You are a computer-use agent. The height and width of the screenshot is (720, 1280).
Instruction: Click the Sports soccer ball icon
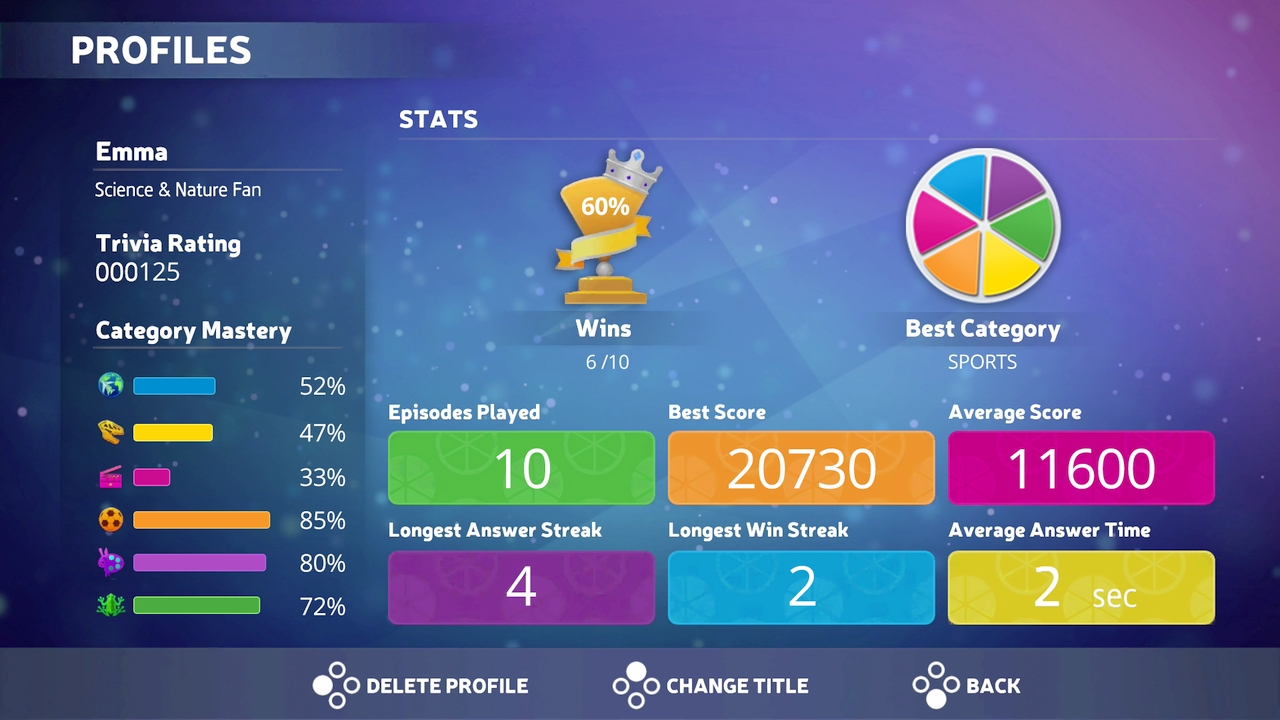pos(110,520)
